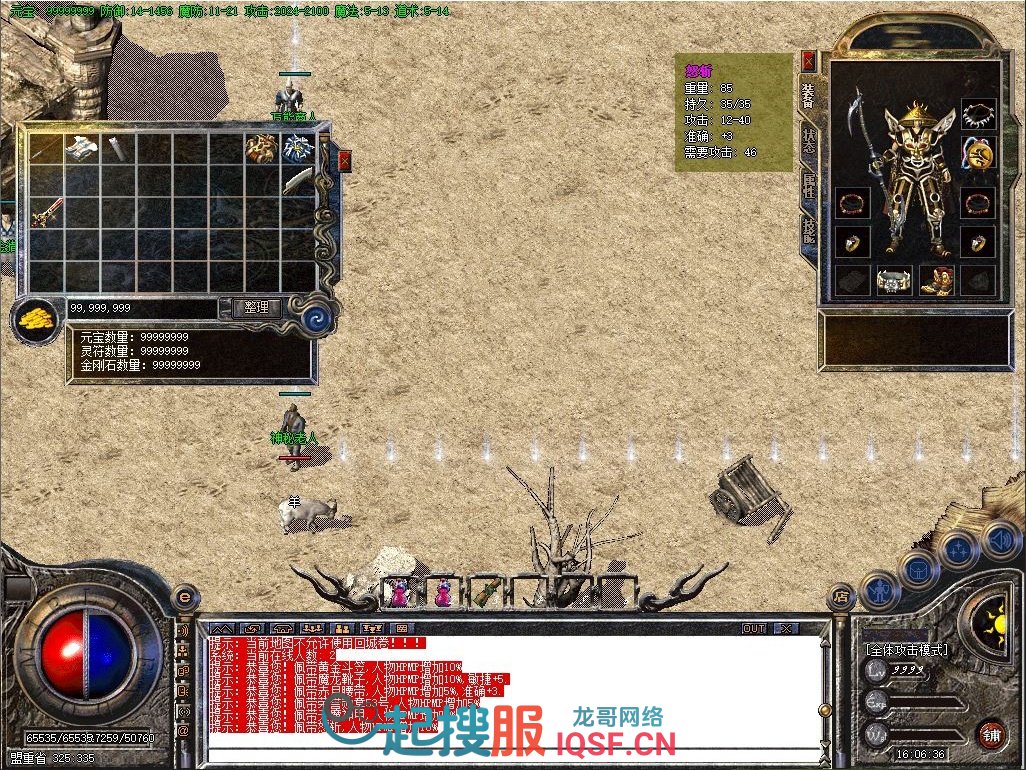
Task: Use the green bottle in the quick belt
Action: click(x=486, y=591)
